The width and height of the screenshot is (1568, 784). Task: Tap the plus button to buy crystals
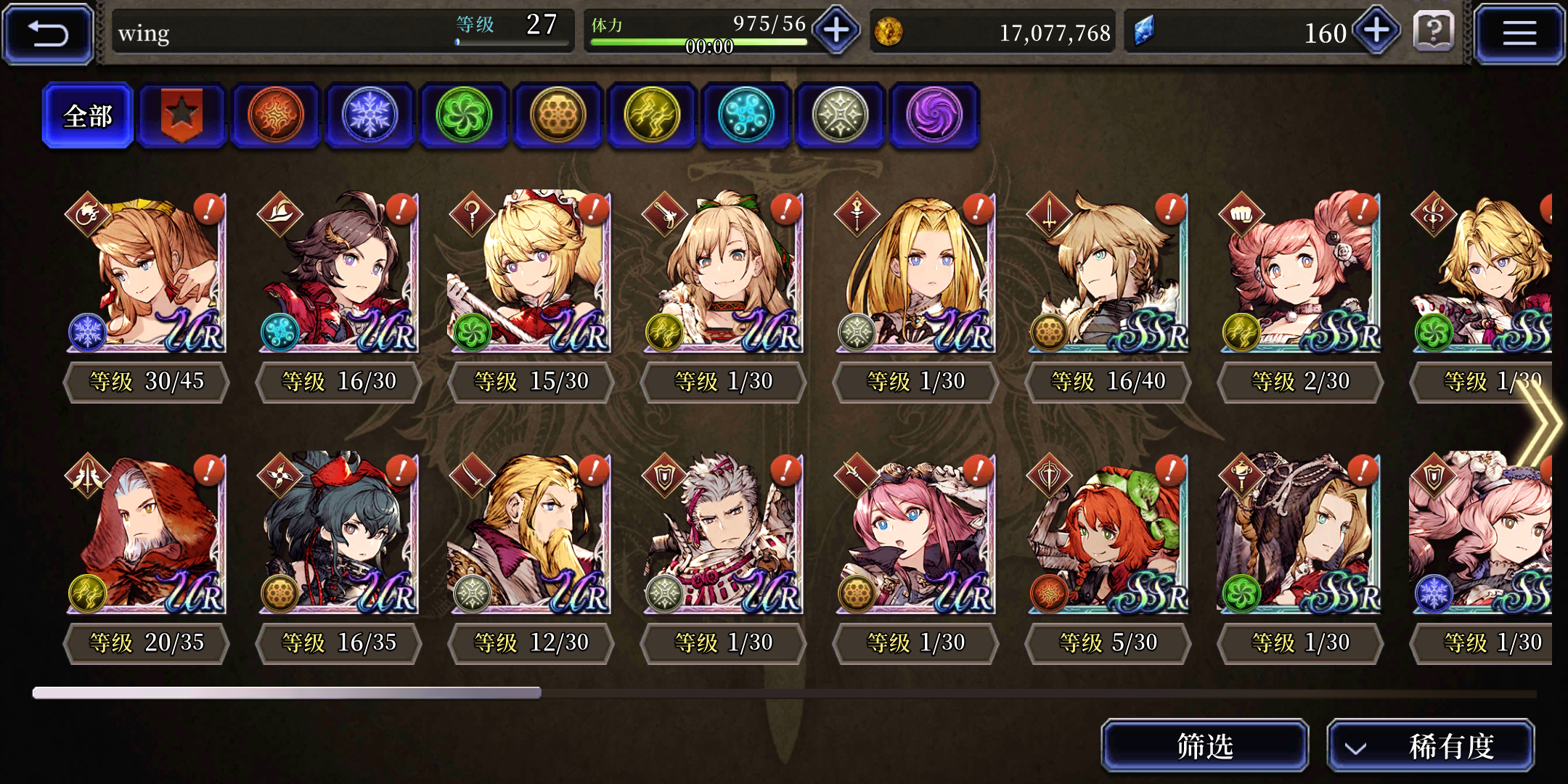1374,32
